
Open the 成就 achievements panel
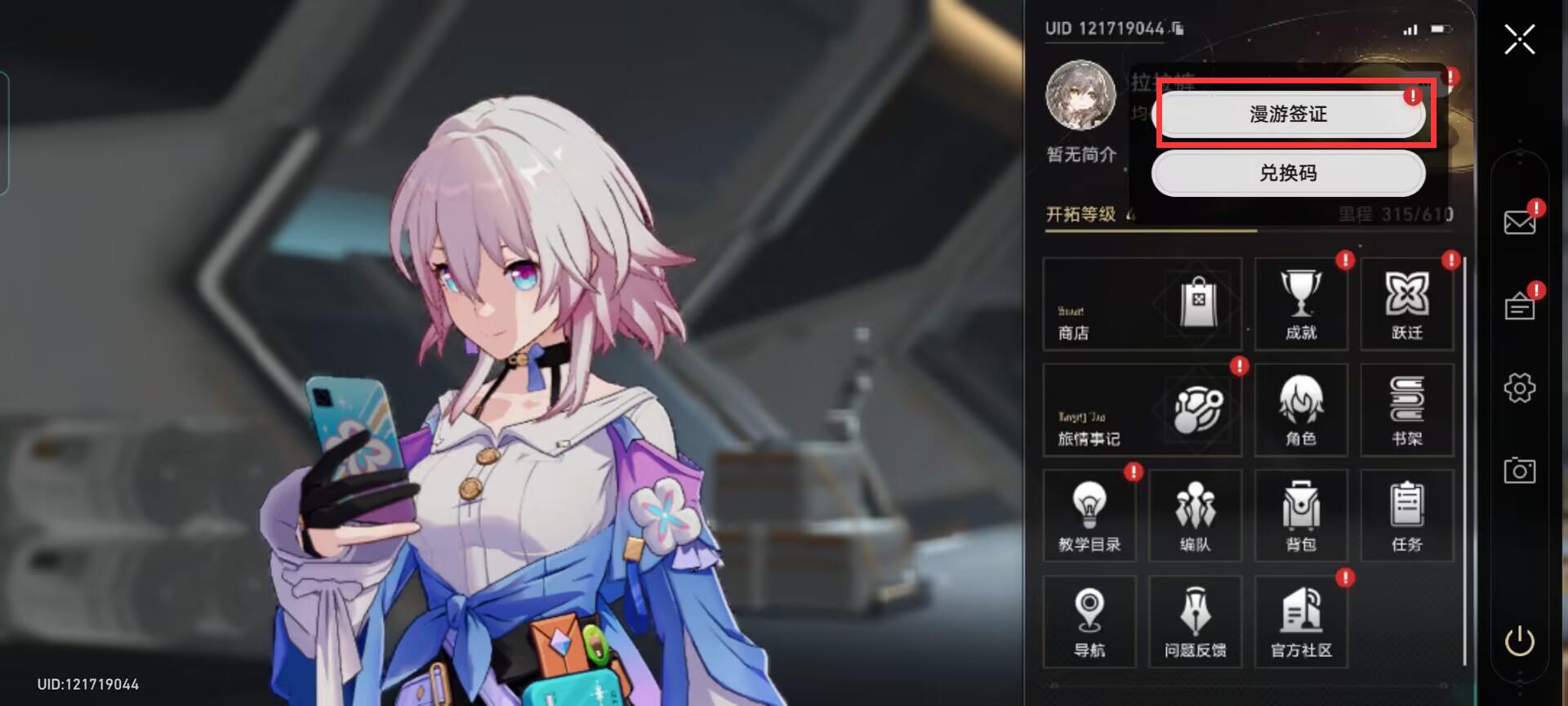coord(1300,304)
